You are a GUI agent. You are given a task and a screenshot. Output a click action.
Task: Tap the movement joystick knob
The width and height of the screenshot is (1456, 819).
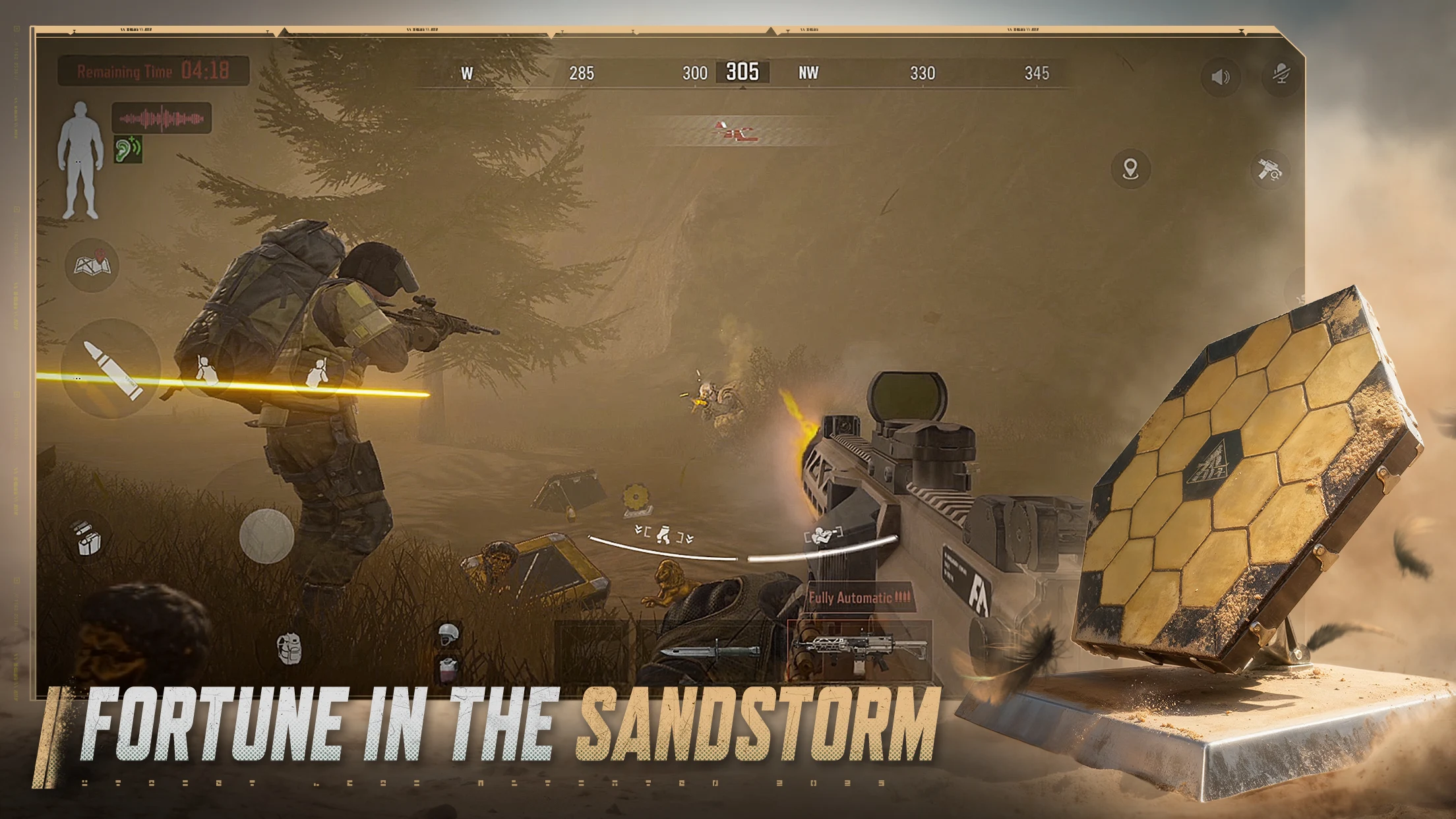coord(266,535)
